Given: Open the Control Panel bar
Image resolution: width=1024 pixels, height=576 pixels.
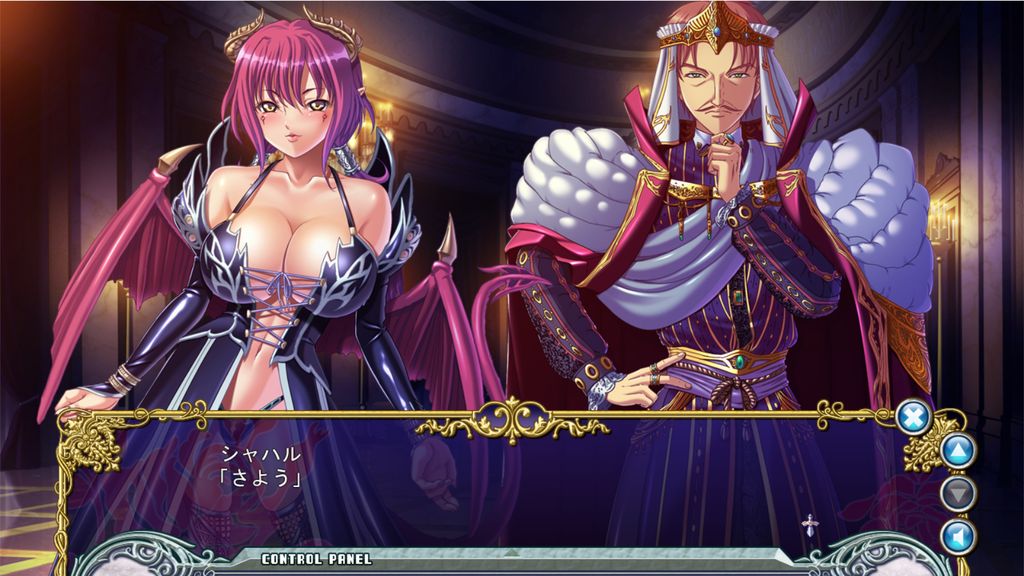Looking at the screenshot, I should tap(316, 559).
